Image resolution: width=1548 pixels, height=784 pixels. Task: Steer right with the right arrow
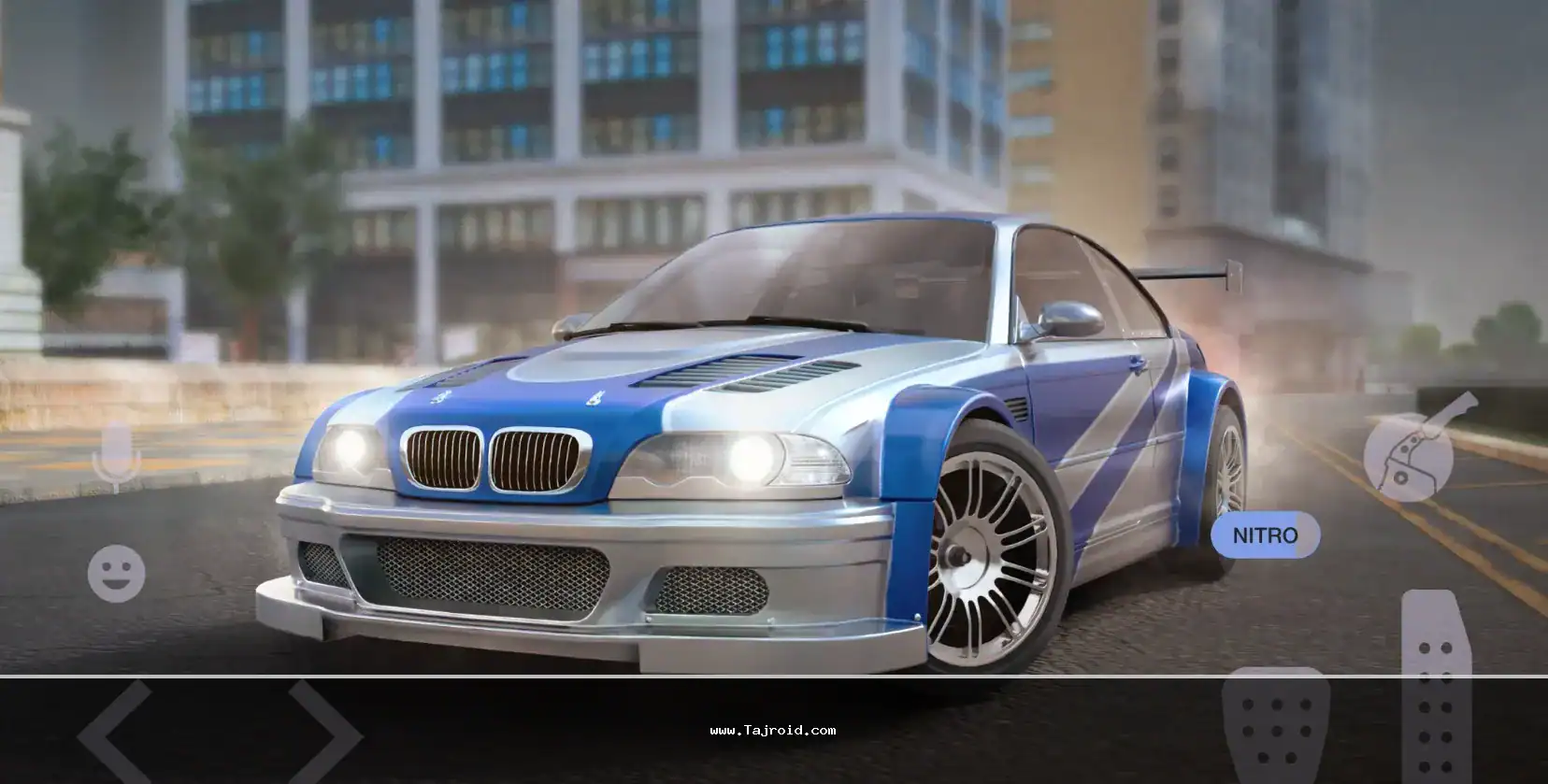click(324, 734)
